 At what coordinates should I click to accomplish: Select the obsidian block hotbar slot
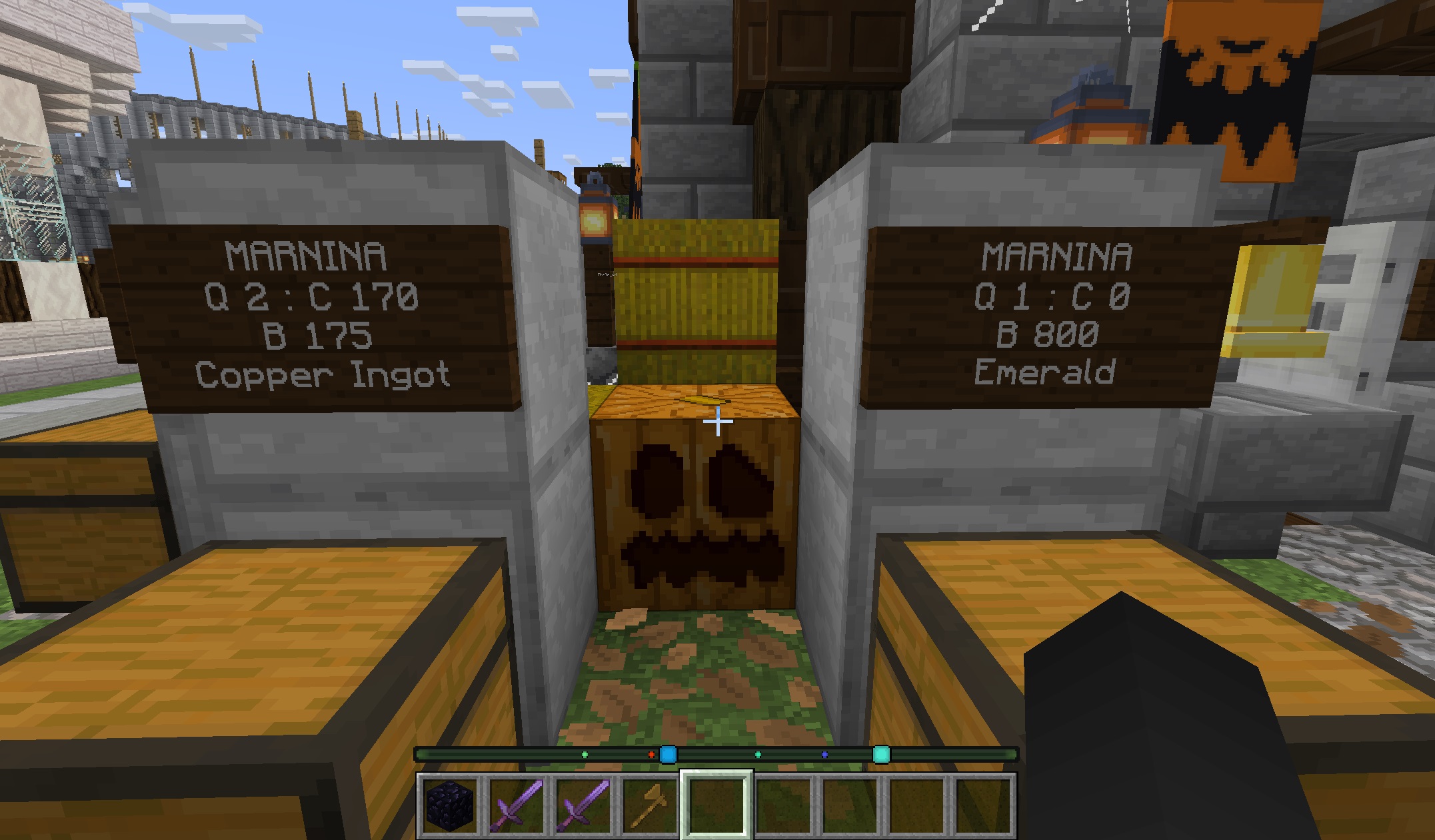tap(449, 804)
